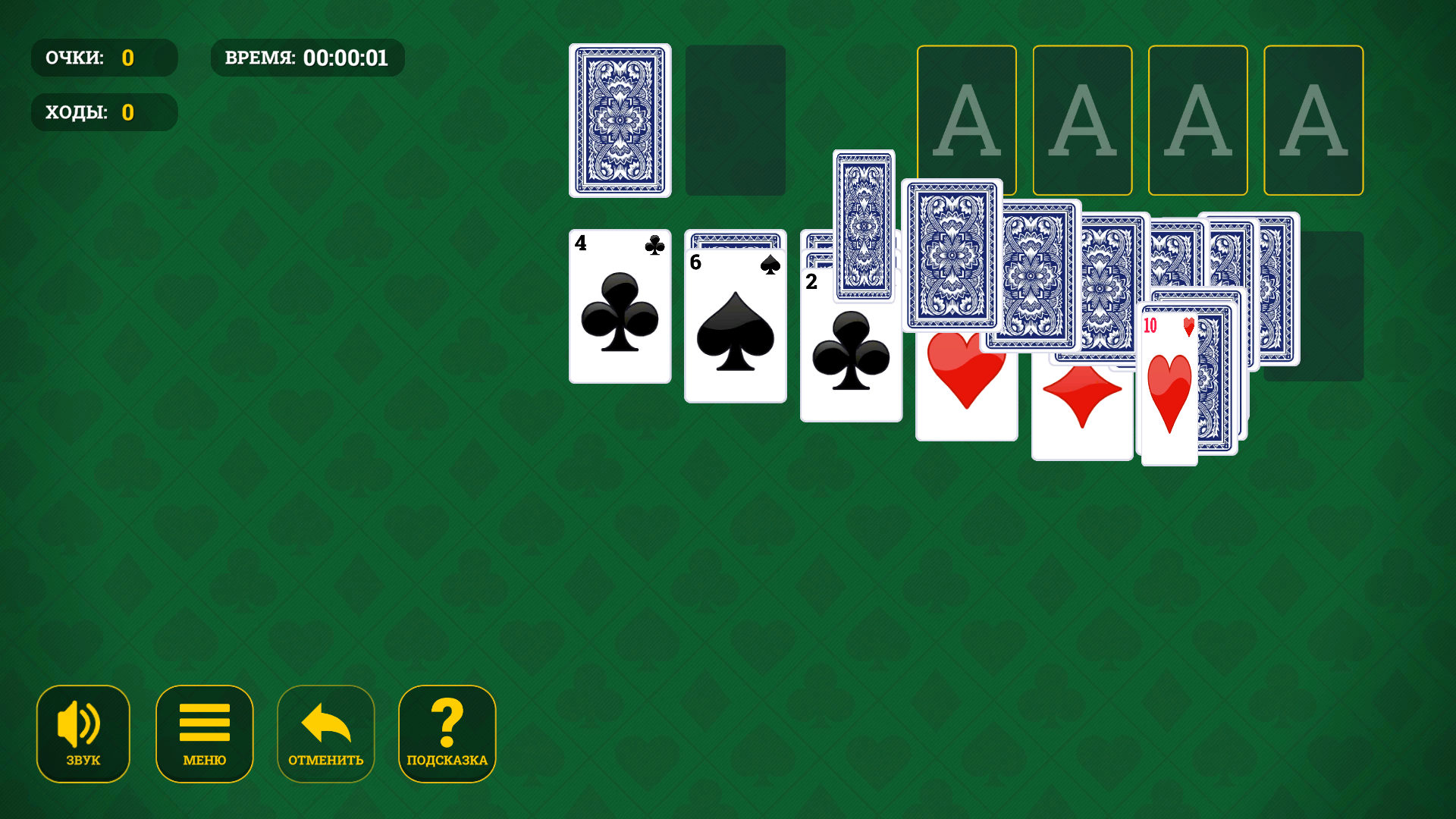Select the 4 of clubs card
Viewport: 1456px width, 819px height.
620,307
